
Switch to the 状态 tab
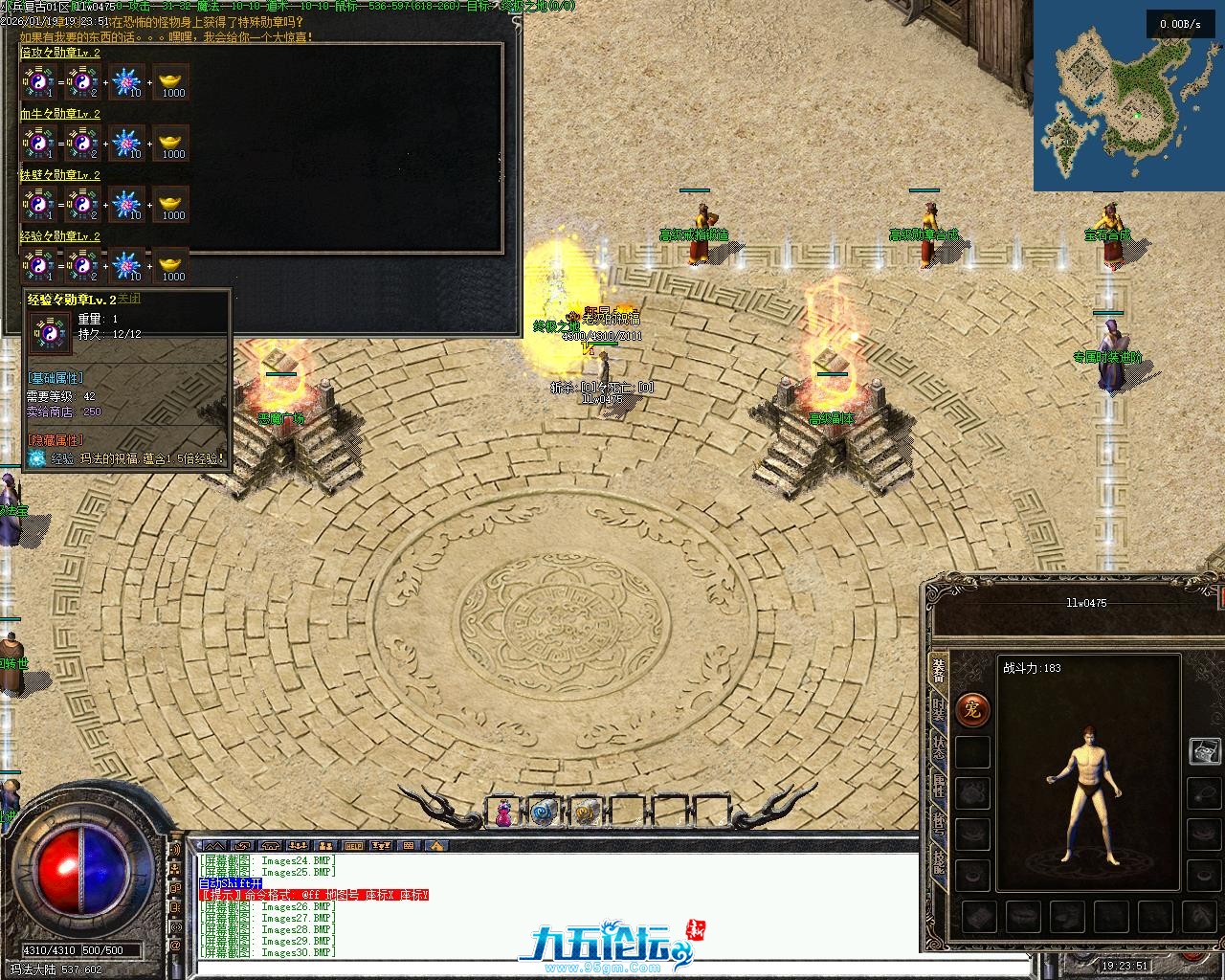(939, 747)
